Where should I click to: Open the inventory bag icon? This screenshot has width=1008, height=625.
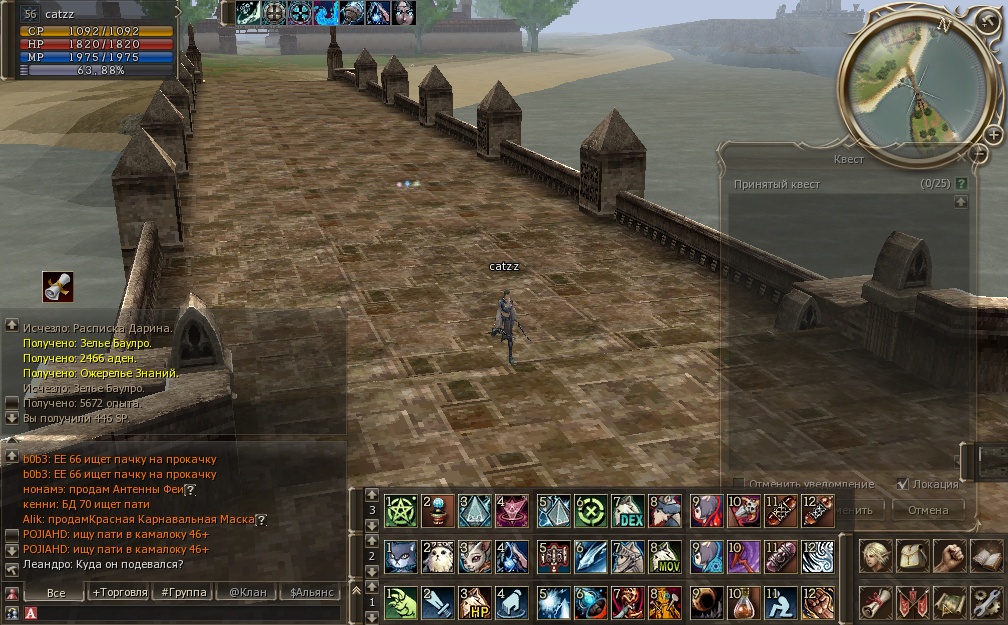tap(911, 555)
